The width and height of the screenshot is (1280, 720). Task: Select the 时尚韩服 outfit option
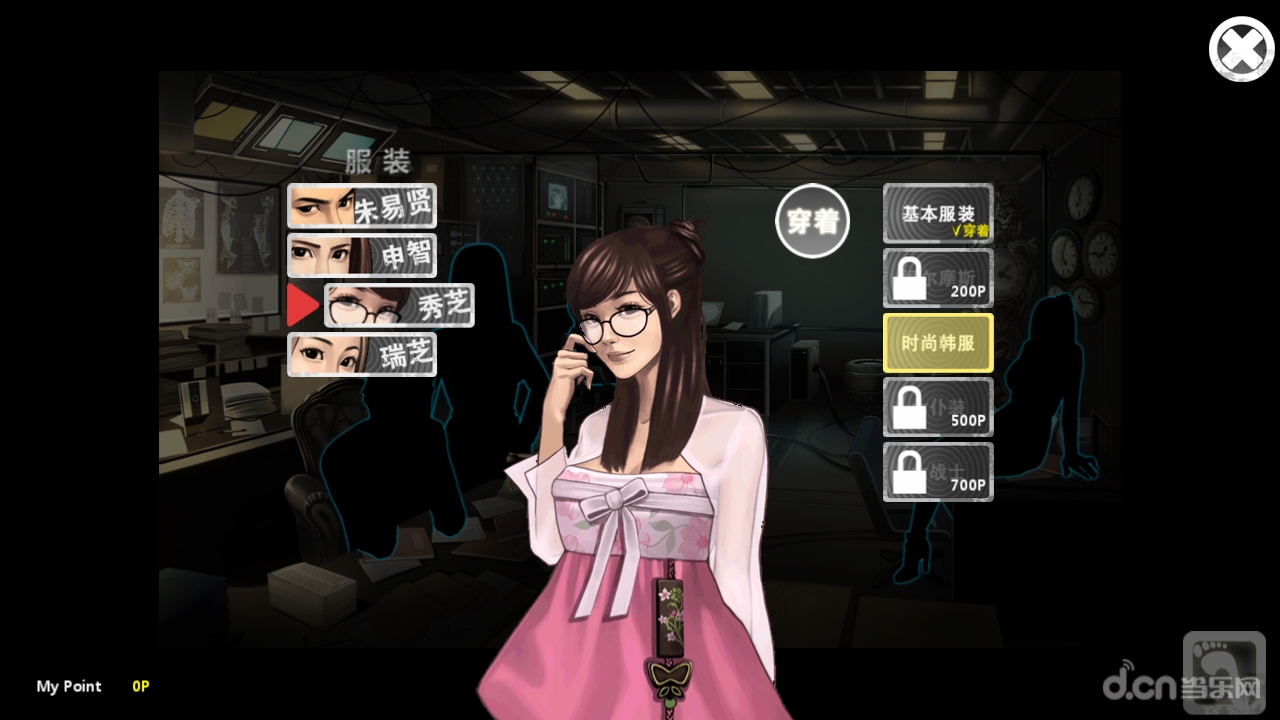937,343
